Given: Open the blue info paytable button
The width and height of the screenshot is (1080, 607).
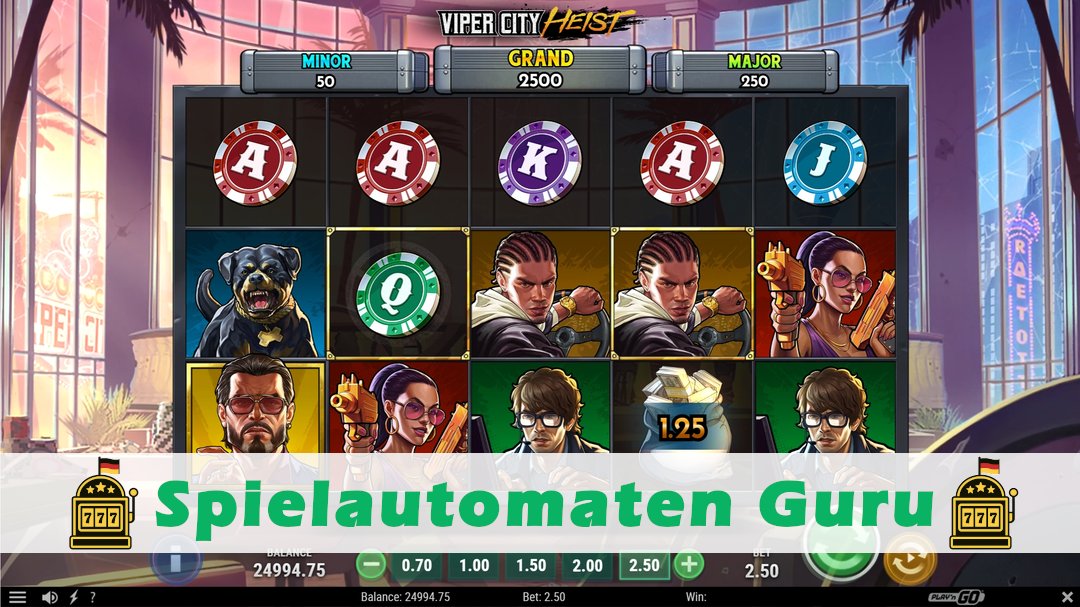Looking at the screenshot, I should tap(176, 560).
